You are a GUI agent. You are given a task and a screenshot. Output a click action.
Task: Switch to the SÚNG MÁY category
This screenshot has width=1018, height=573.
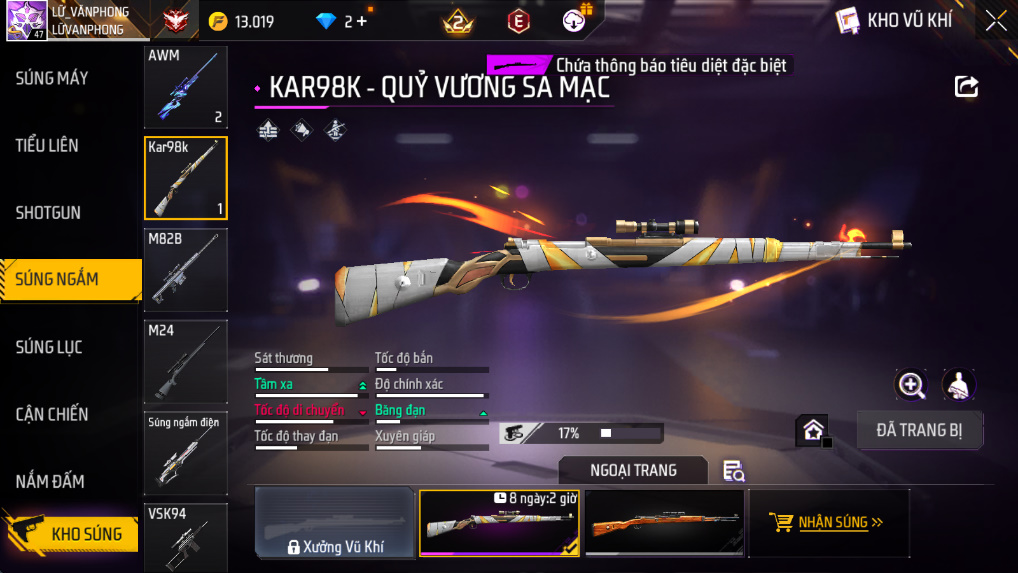click(x=52, y=78)
